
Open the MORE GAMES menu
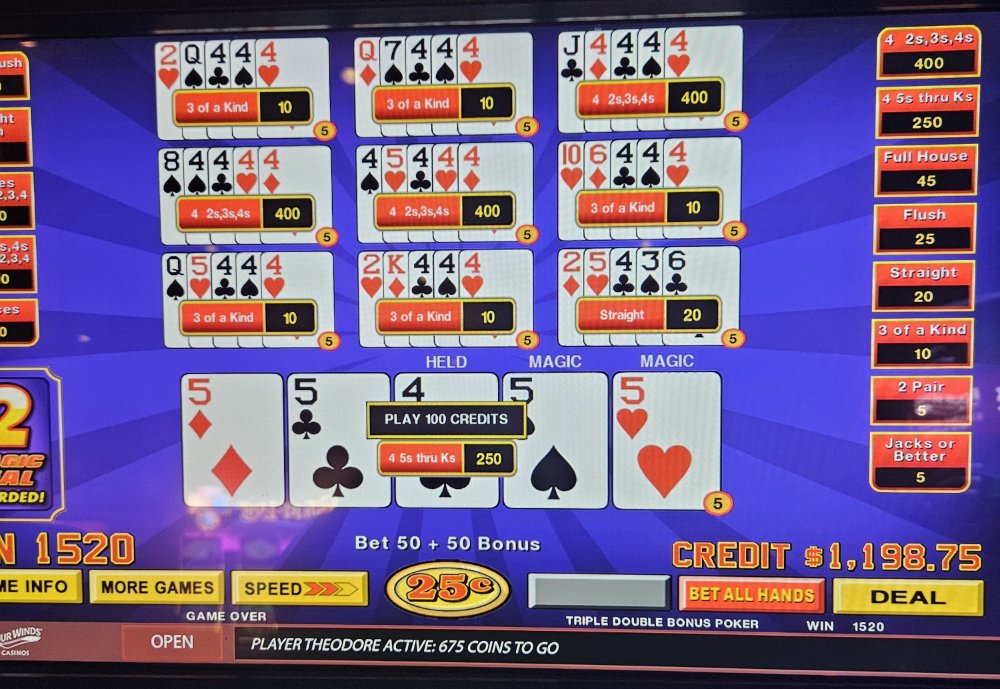(x=156, y=587)
